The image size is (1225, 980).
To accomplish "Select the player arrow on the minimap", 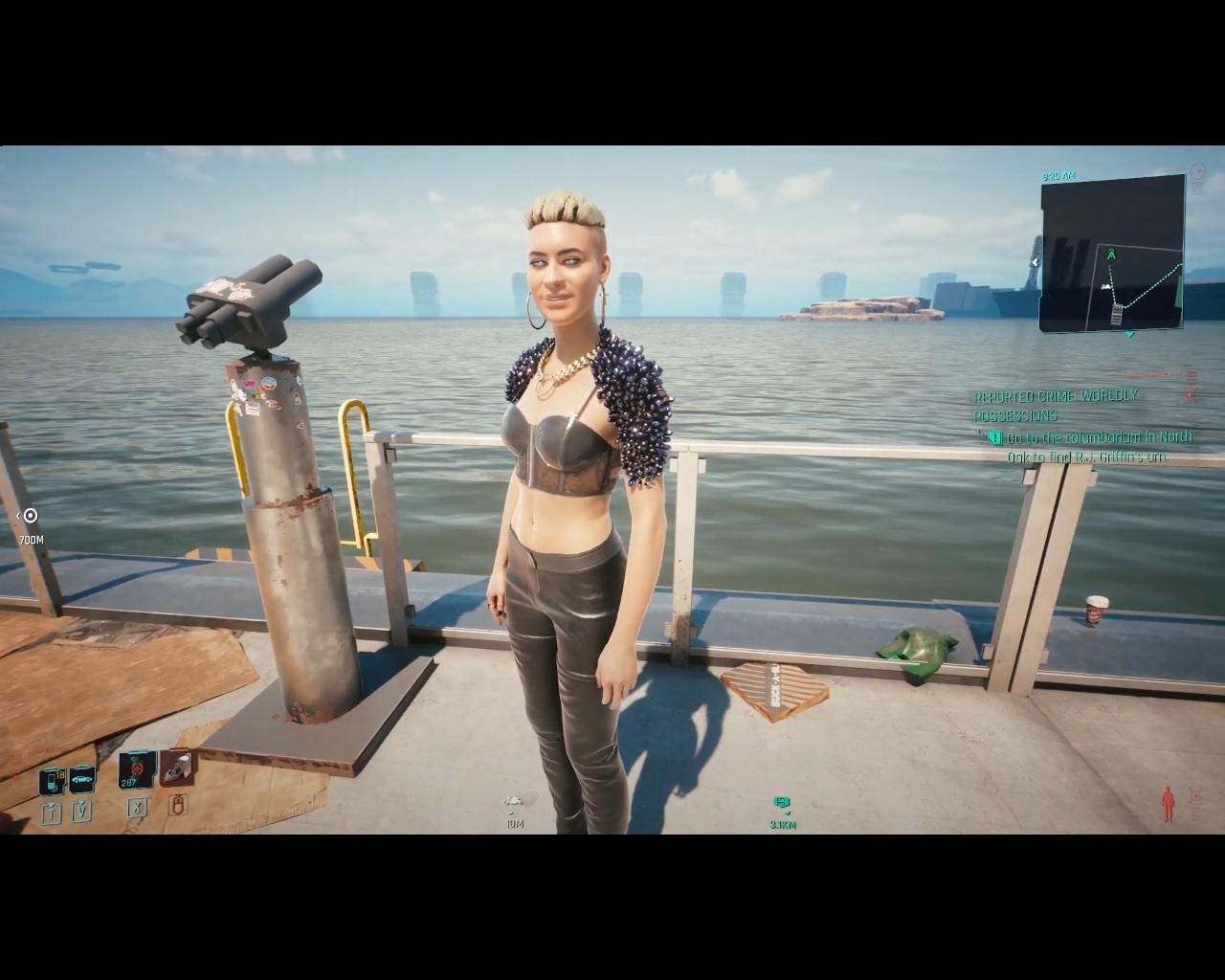I will 1111,256.
